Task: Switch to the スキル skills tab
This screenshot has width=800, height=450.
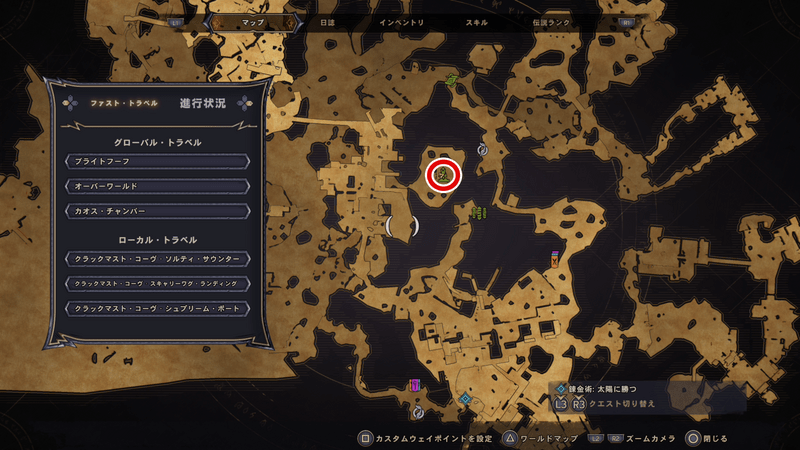Action: click(x=477, y=22)
